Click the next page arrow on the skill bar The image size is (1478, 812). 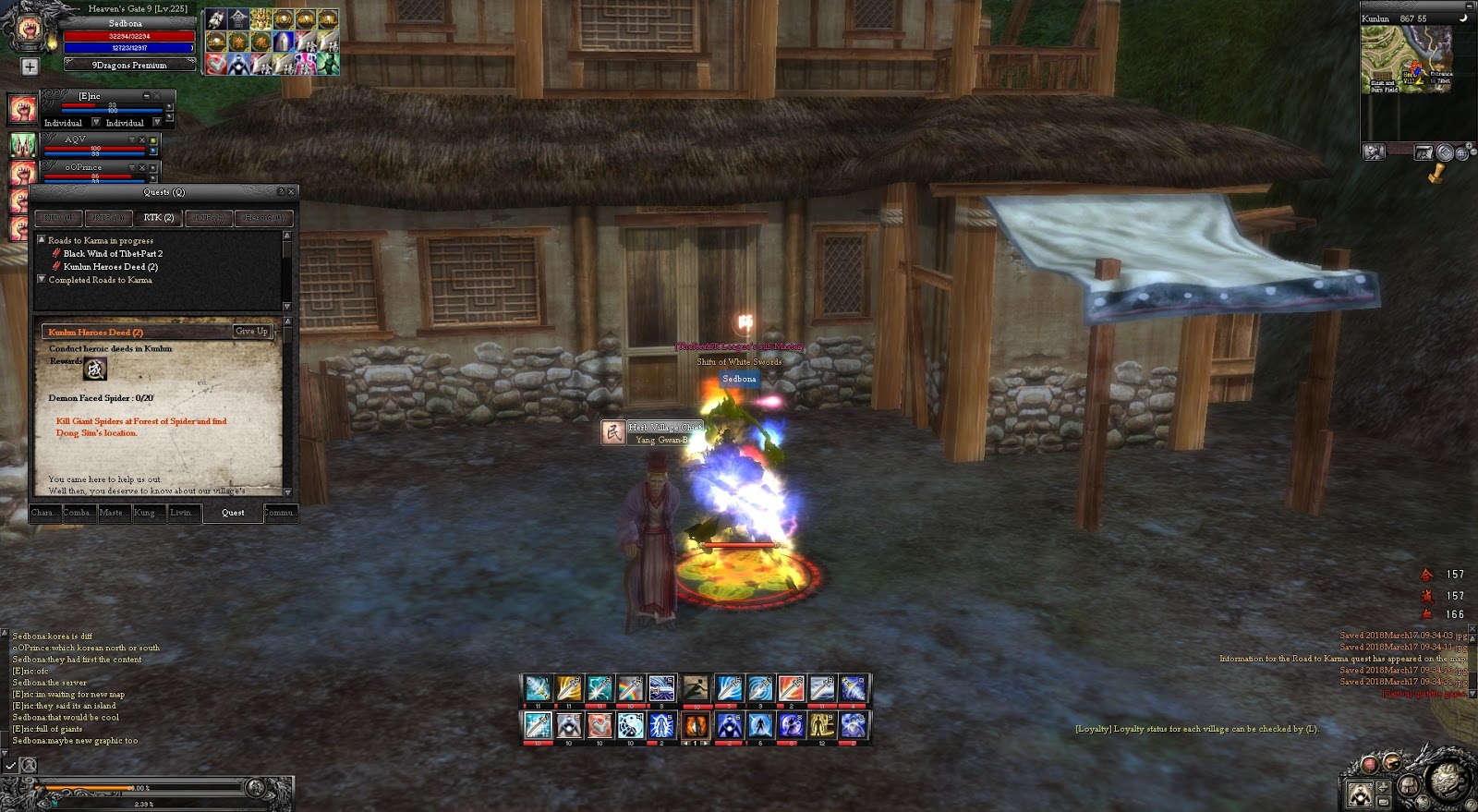pyautogui.click(x=704, y=744)
